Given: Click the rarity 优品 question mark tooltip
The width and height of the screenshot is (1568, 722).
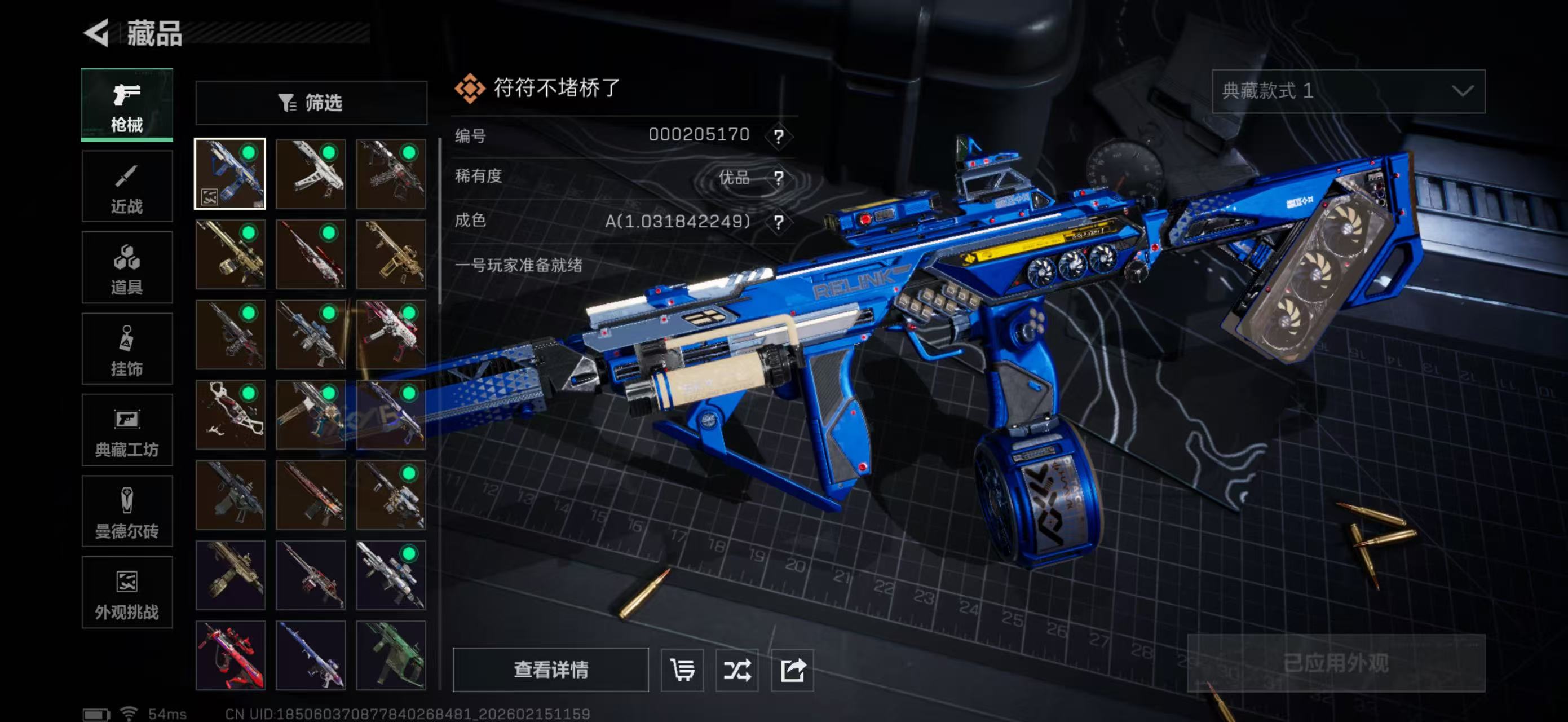Looking at the screenshot, I should coord(779,178).
